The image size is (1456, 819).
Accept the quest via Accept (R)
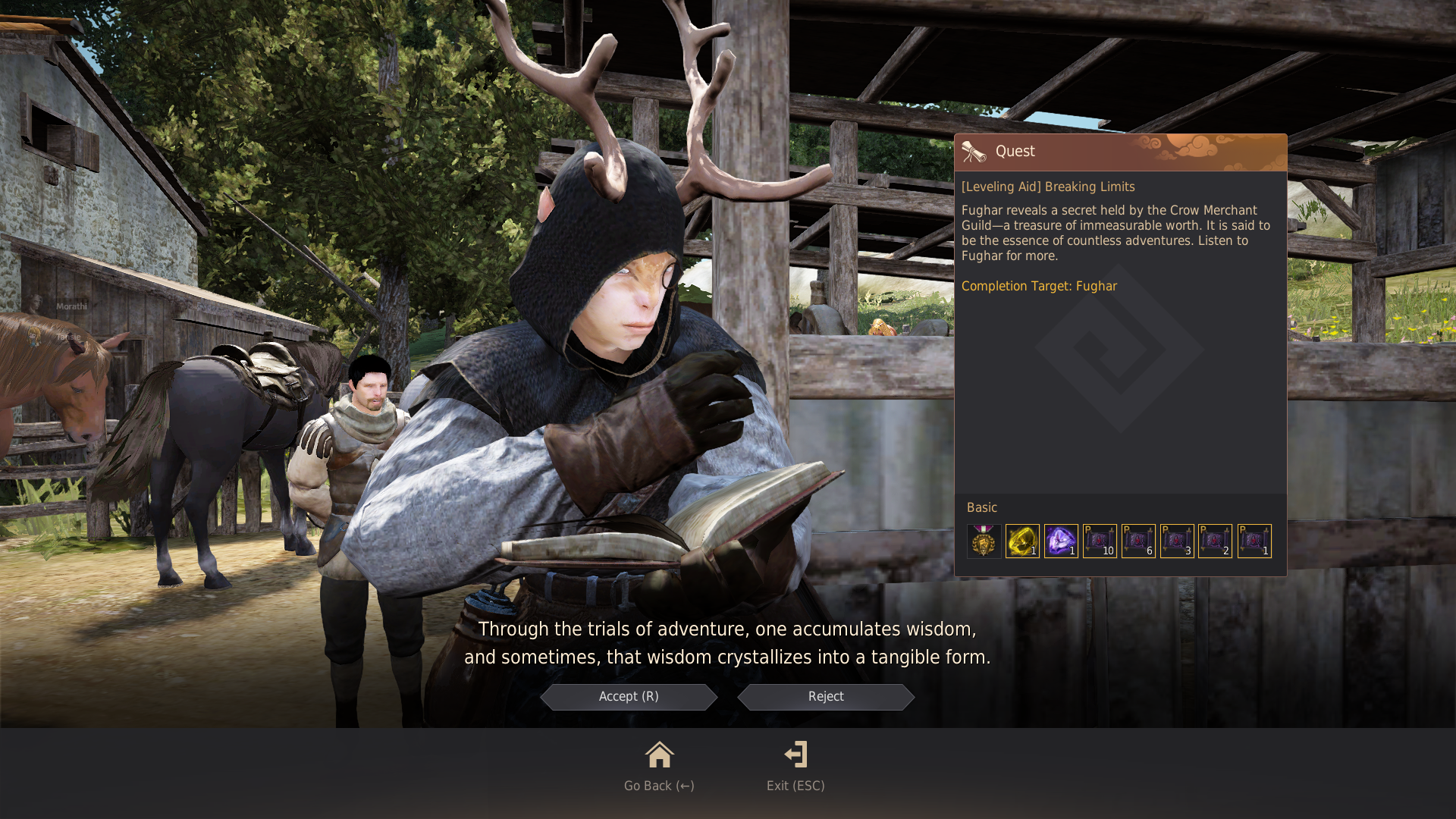628,696
